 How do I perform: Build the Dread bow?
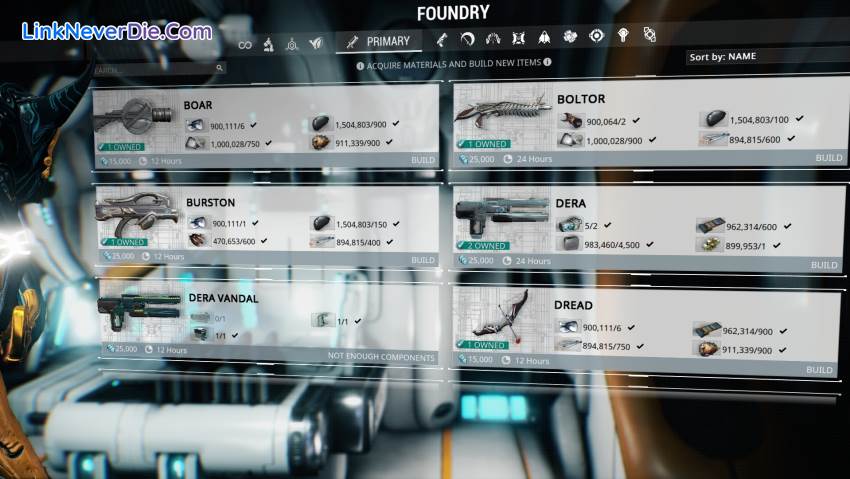(819, 370)
